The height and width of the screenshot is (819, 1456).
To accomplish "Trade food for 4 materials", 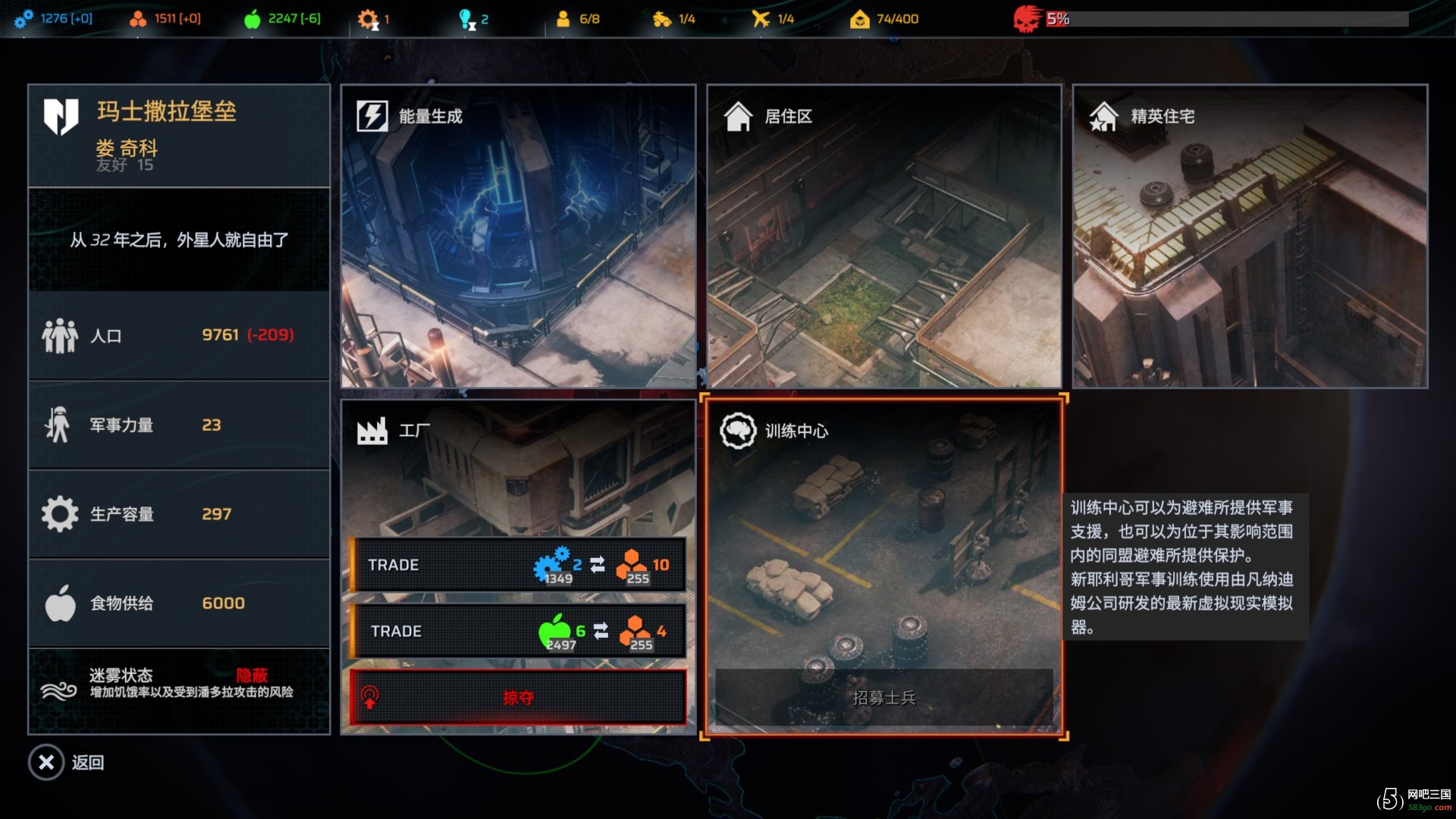I will [x=519, y=631].
